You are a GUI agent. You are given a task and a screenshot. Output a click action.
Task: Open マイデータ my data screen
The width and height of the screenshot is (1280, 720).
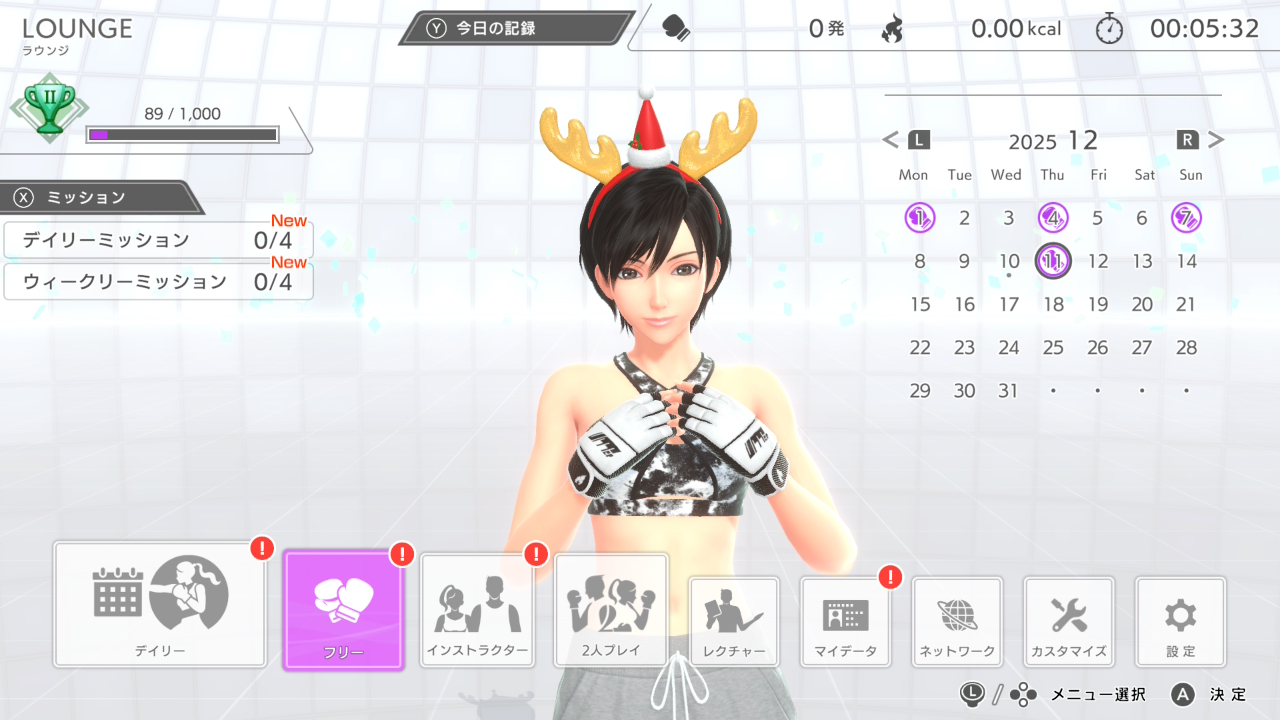pyautogui.click(x=846, y=621)
